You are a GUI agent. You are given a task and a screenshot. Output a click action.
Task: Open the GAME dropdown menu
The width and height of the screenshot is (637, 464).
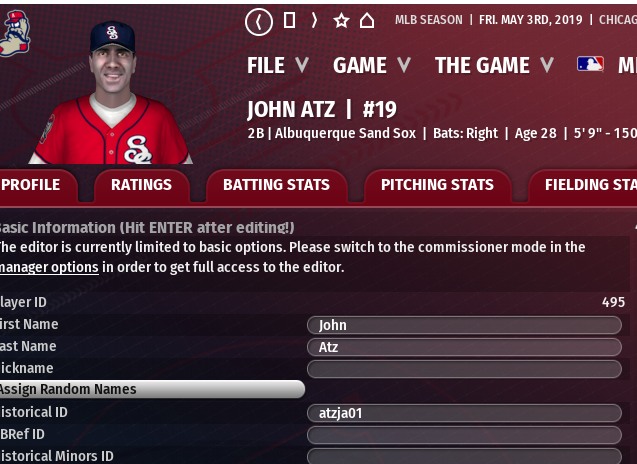[x=371, y=66]
